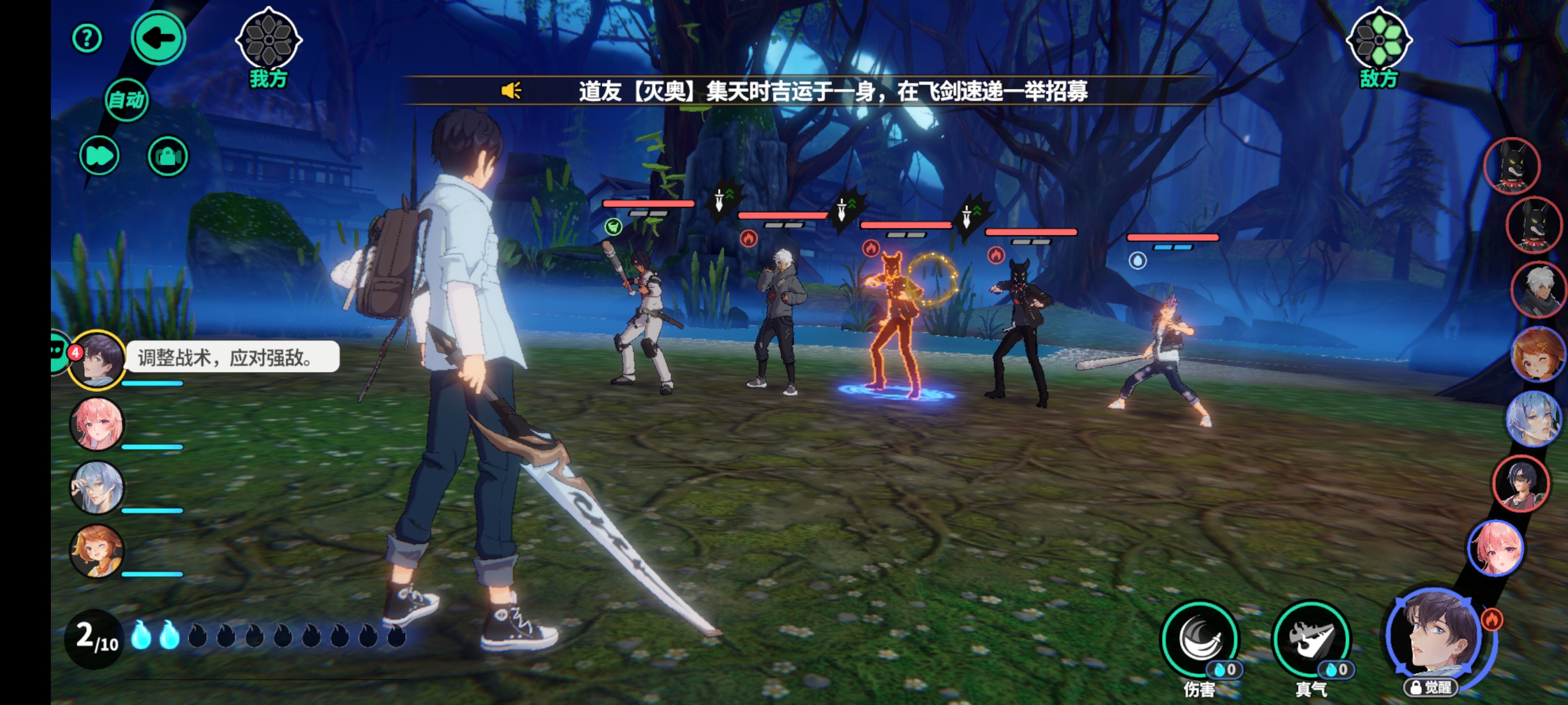The width and height of the screenshot is (1568, 705).
Task: Open the question mark help button
Action: click(x=87, y=39)
